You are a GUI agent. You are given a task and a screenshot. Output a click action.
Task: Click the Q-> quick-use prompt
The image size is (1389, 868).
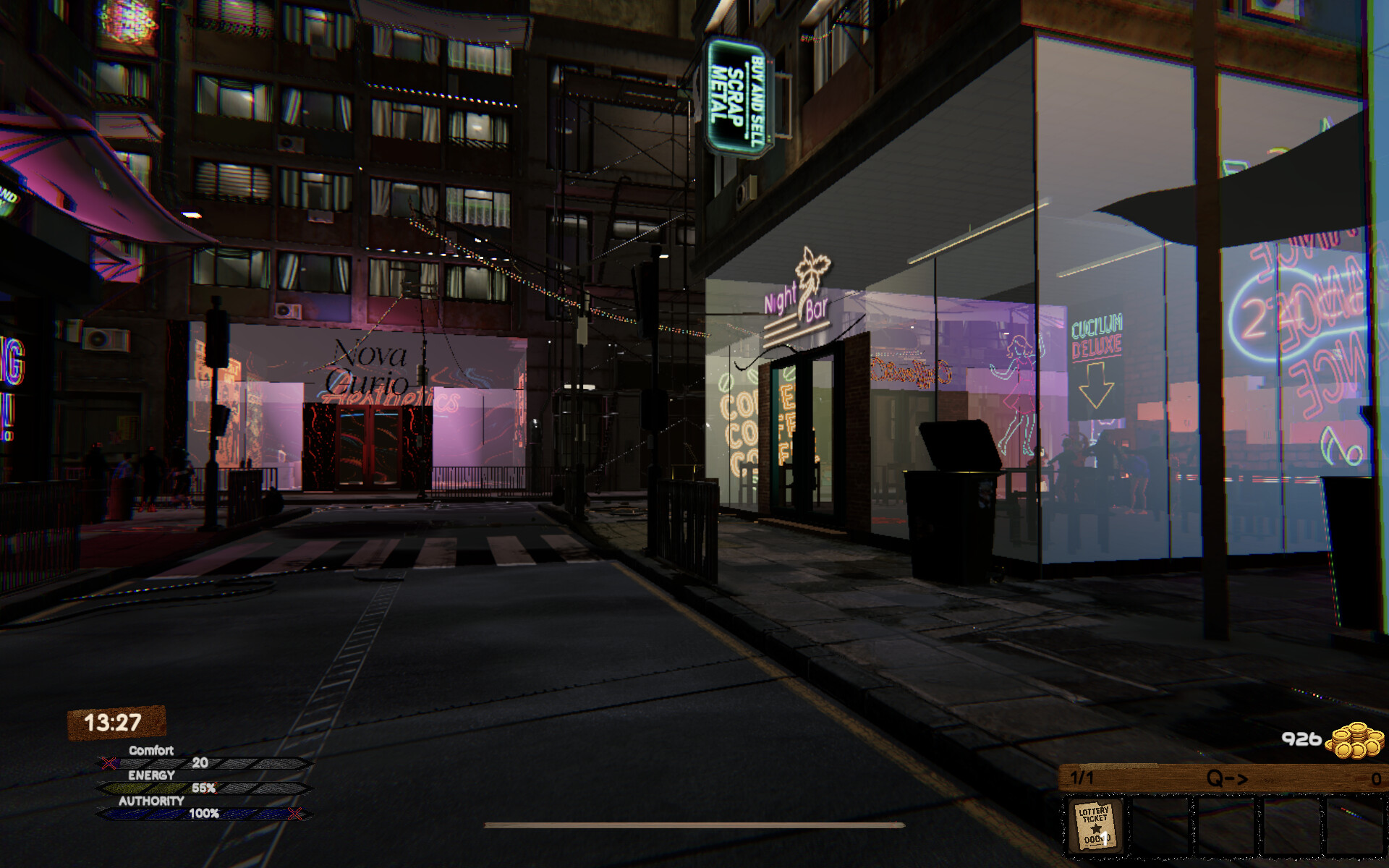[1226, 778]
